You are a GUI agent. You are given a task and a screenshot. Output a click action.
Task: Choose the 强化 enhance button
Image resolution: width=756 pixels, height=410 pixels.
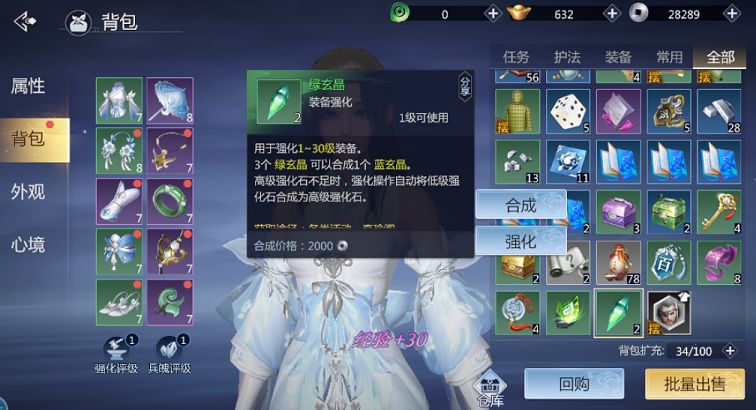click(519, 241)
